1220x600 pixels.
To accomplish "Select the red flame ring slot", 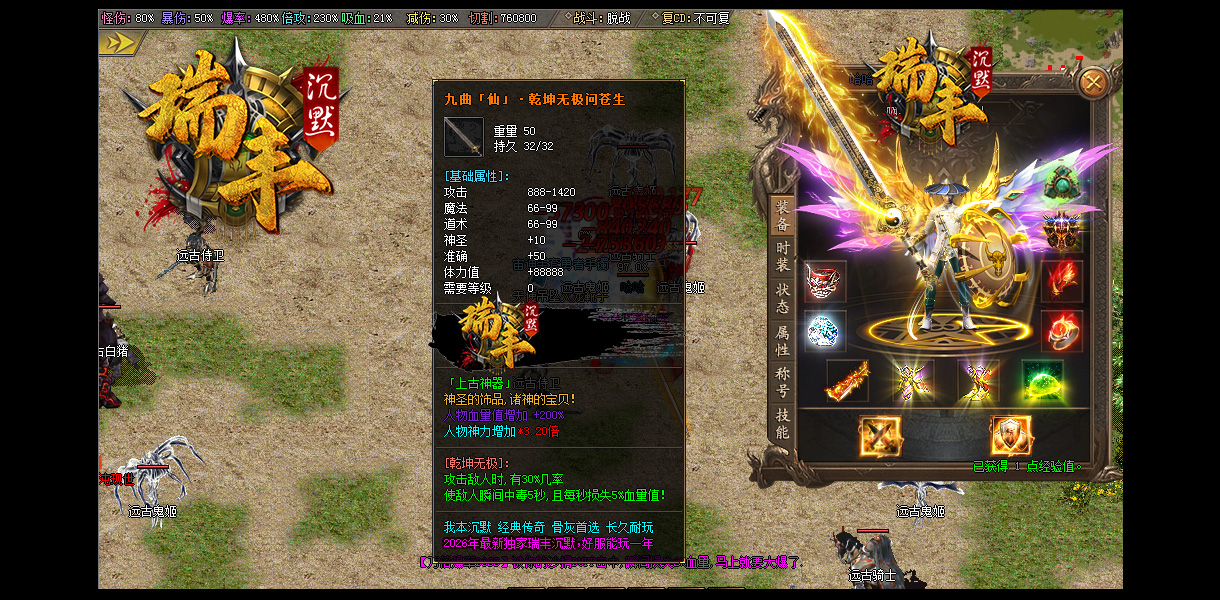I will coord(1062,331).
